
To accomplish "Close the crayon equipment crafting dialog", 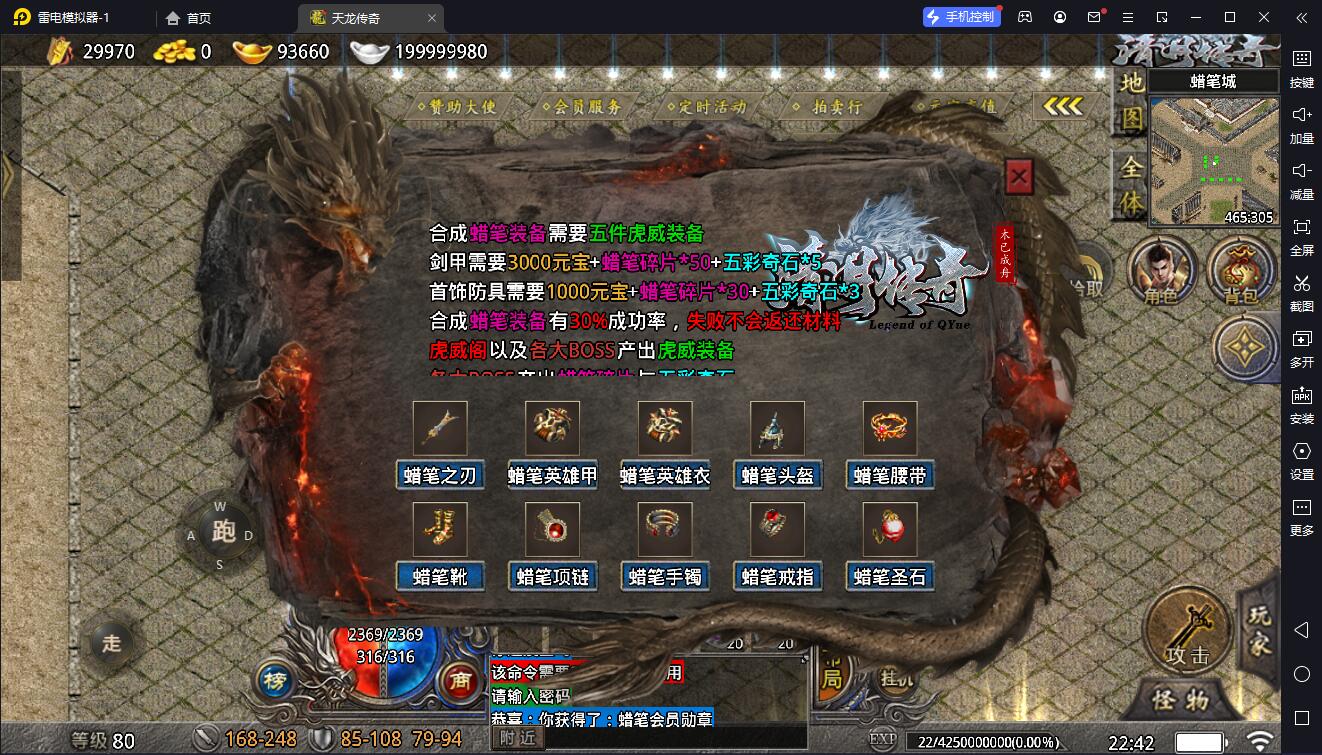I will 1018,178.
